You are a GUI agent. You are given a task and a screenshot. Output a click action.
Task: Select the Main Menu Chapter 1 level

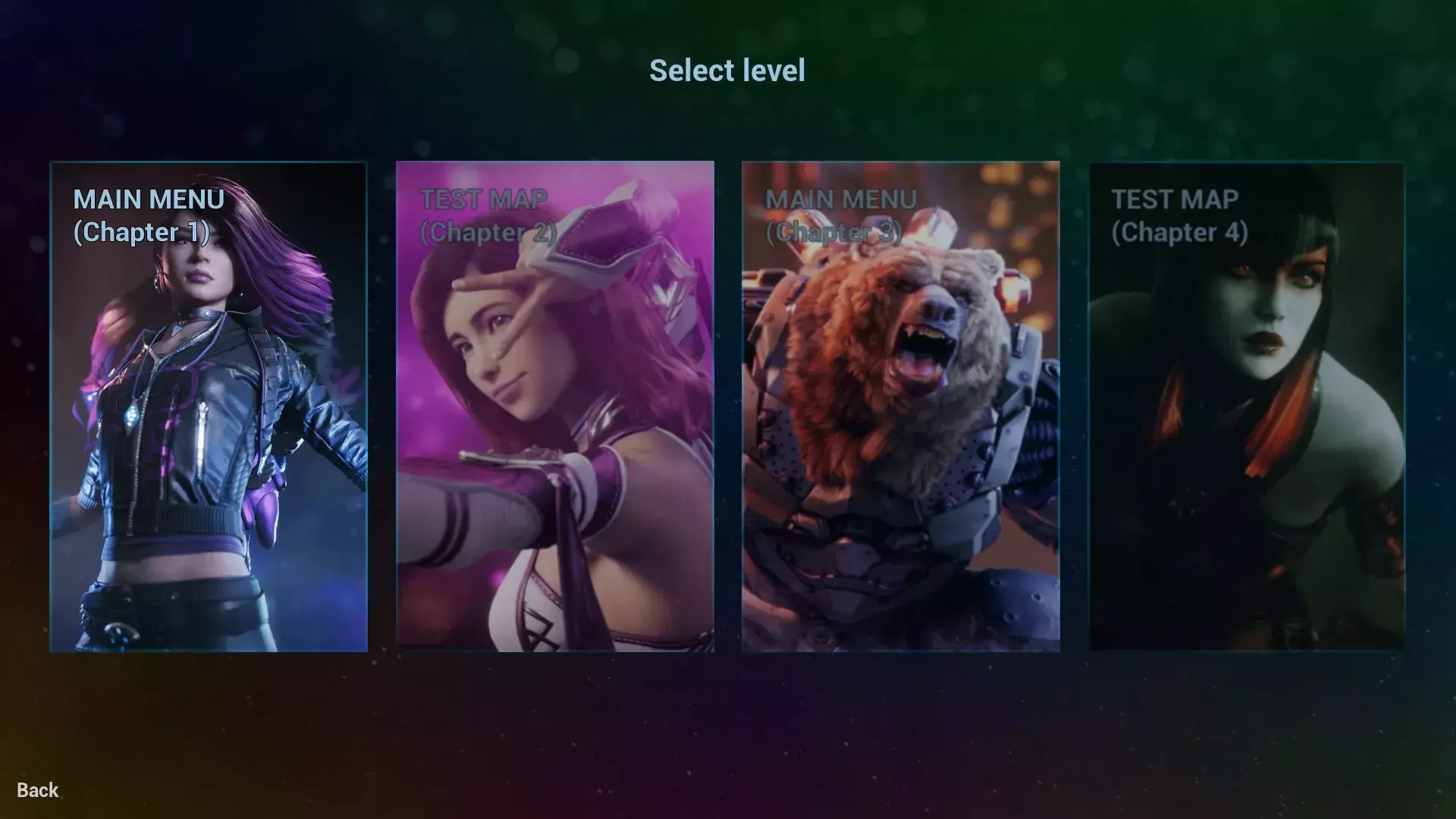[x=209, y=406]
